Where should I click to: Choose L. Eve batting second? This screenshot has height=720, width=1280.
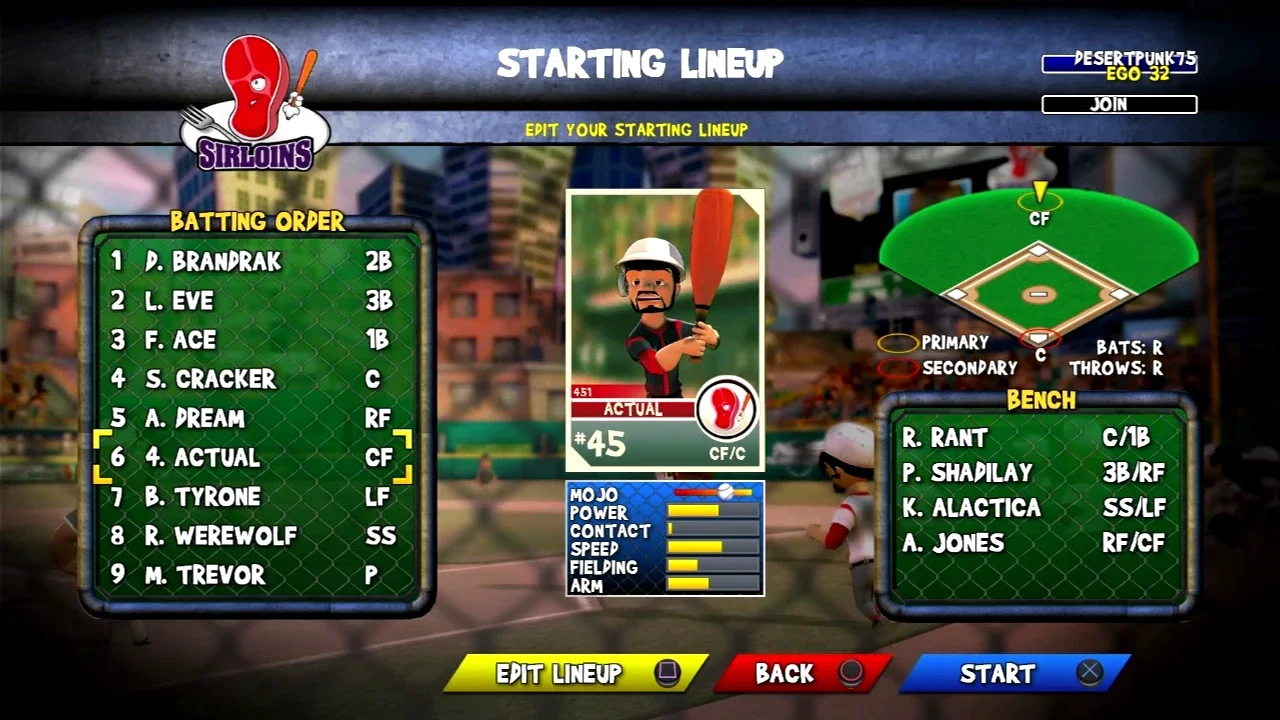pos(250,301)
